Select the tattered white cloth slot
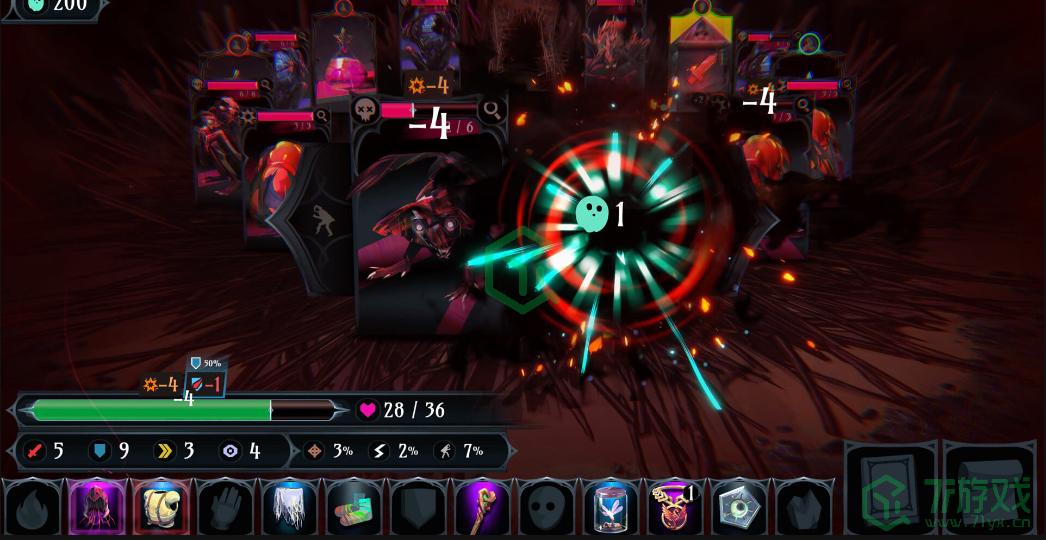1046x540 pixels. [290, 507]
